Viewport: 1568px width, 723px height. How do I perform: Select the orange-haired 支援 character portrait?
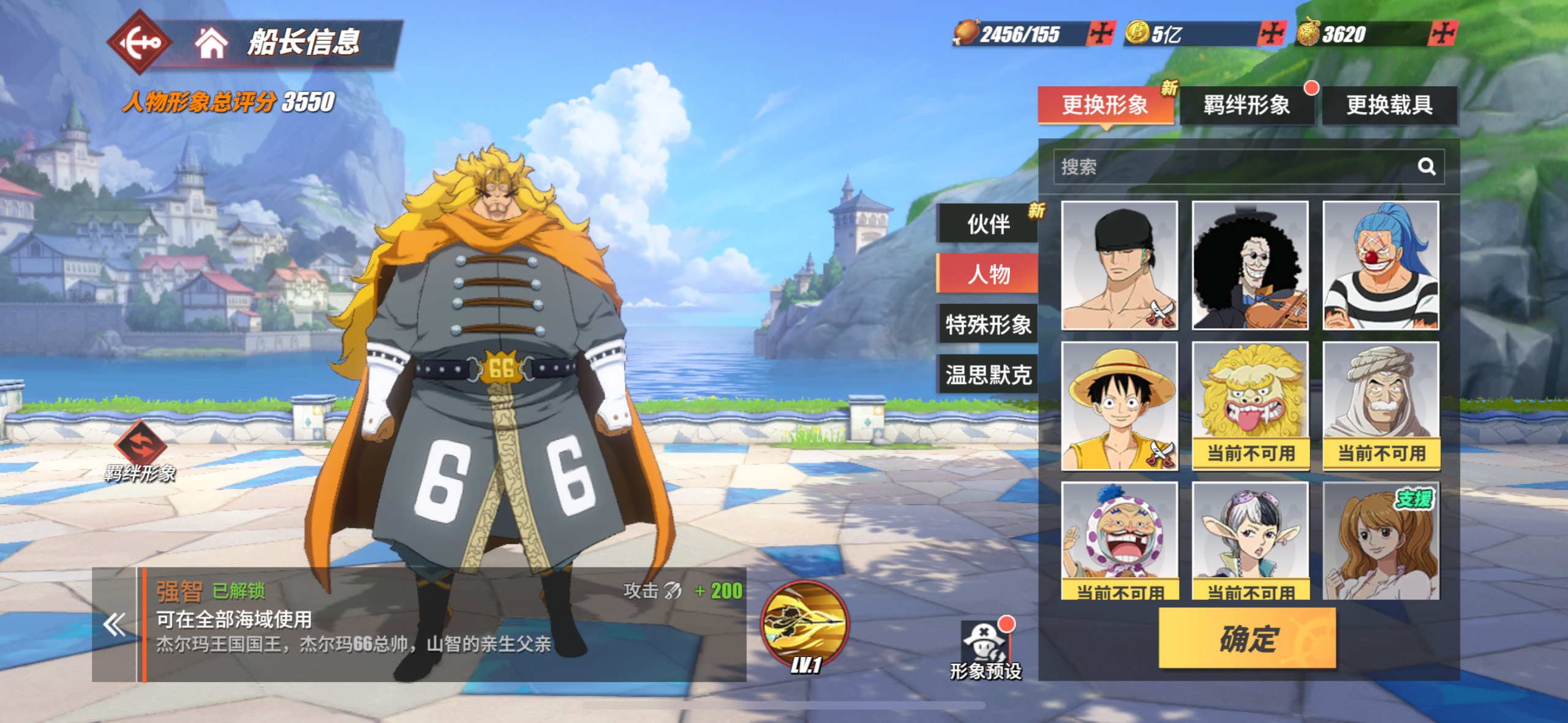click(x=1381, y=540)
